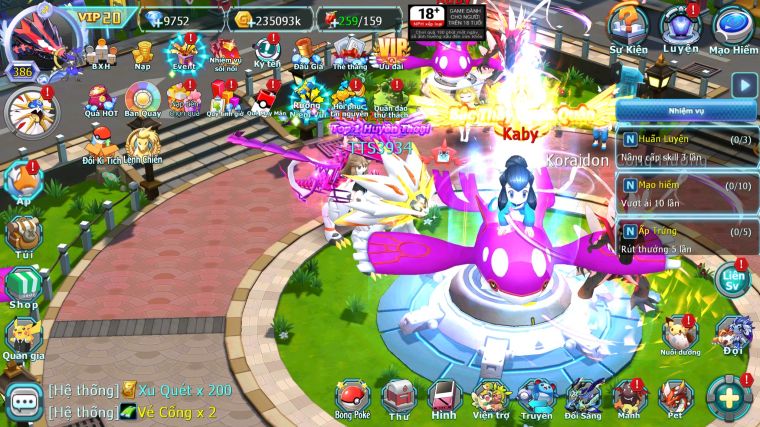The width and height of the screenshot is (760, 427).
Task: Open the Đấu Giá auction icon
Action: 307,51
